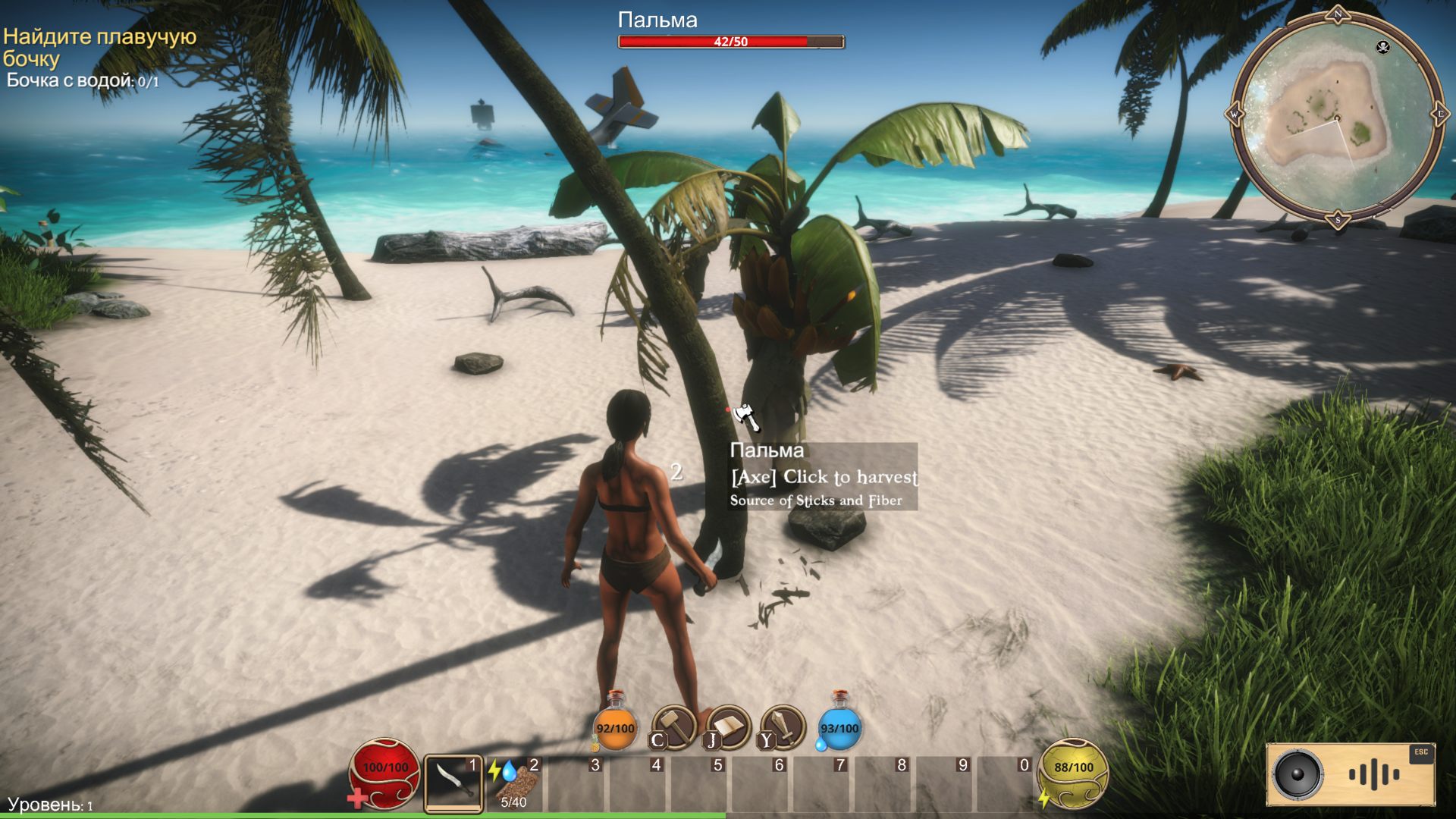1456x819 pixels.
Task: Open the crafting menu hammer icon
Action: click(x=674, y=726)
